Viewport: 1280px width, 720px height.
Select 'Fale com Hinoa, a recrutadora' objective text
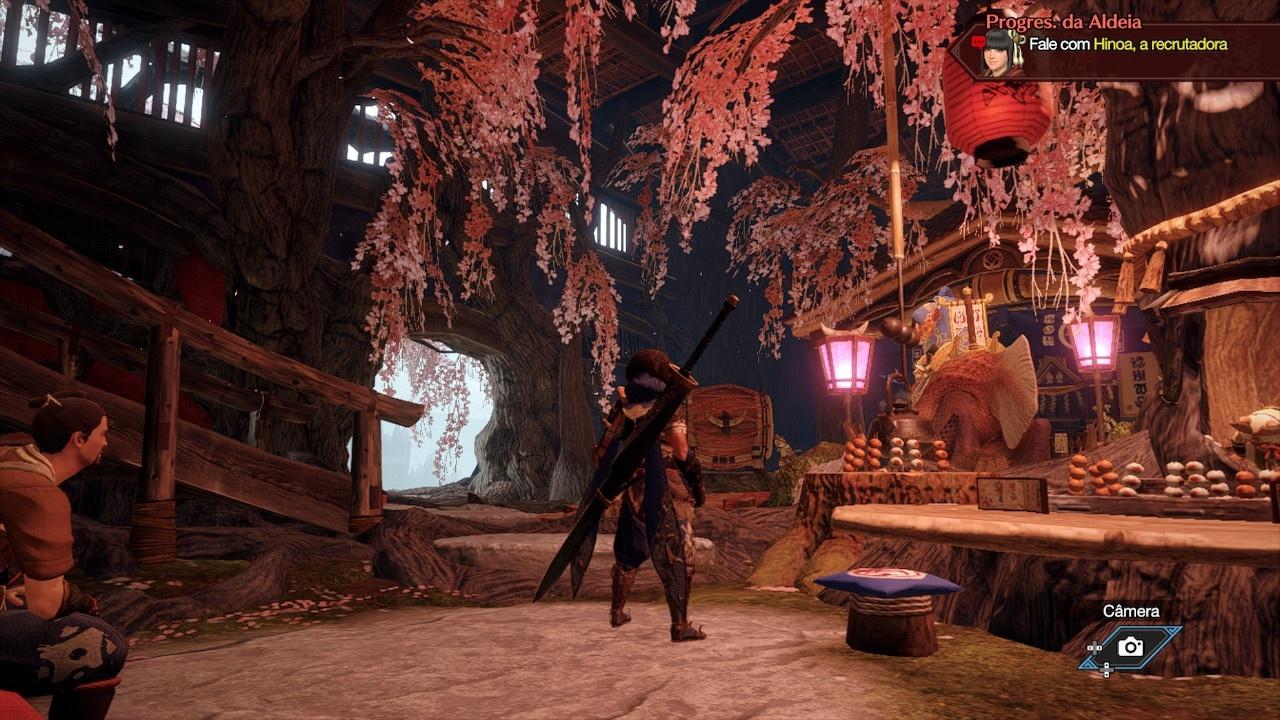pos(1126,44)
